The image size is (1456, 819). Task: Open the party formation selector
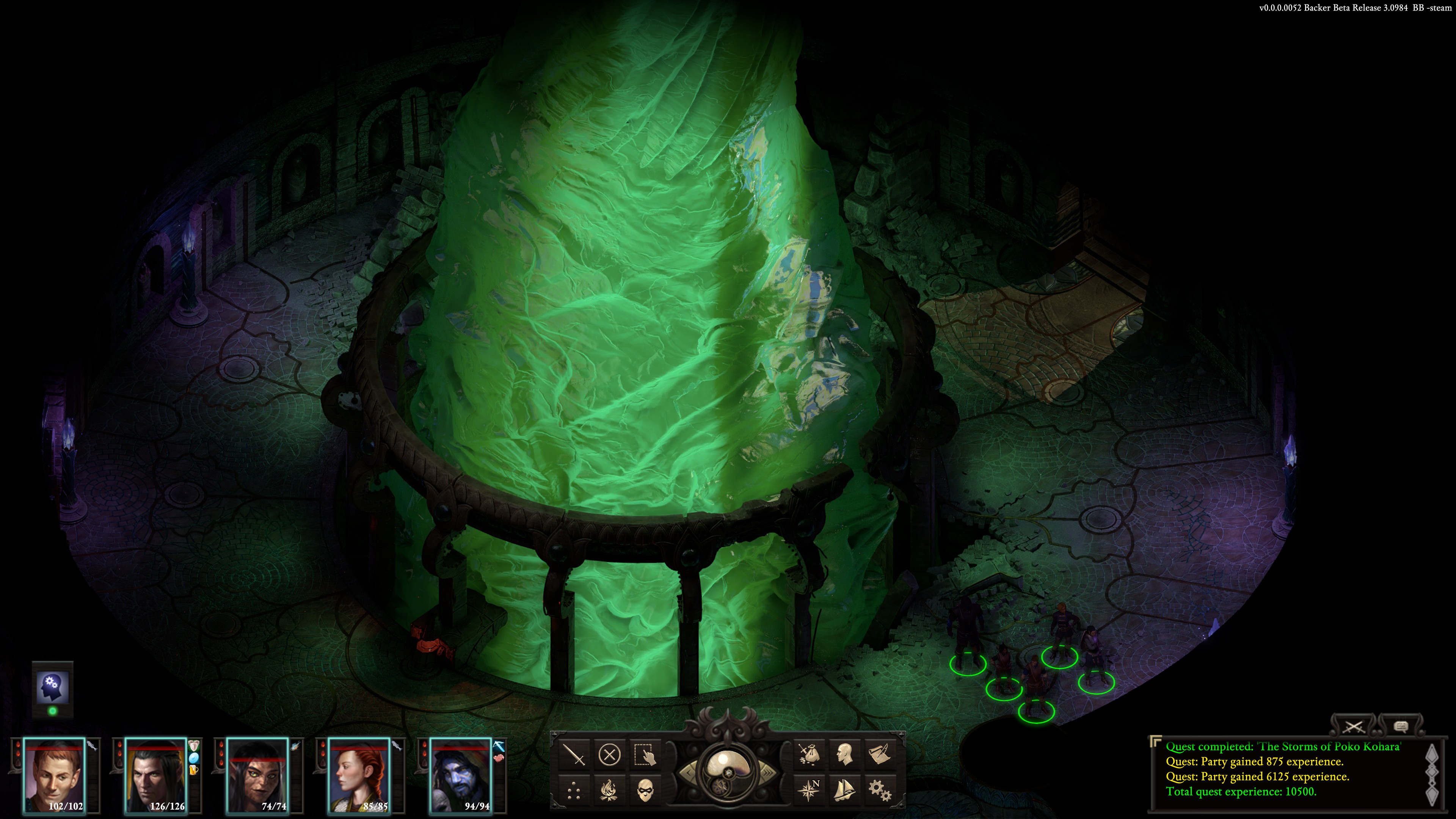(x=574, y=790)
